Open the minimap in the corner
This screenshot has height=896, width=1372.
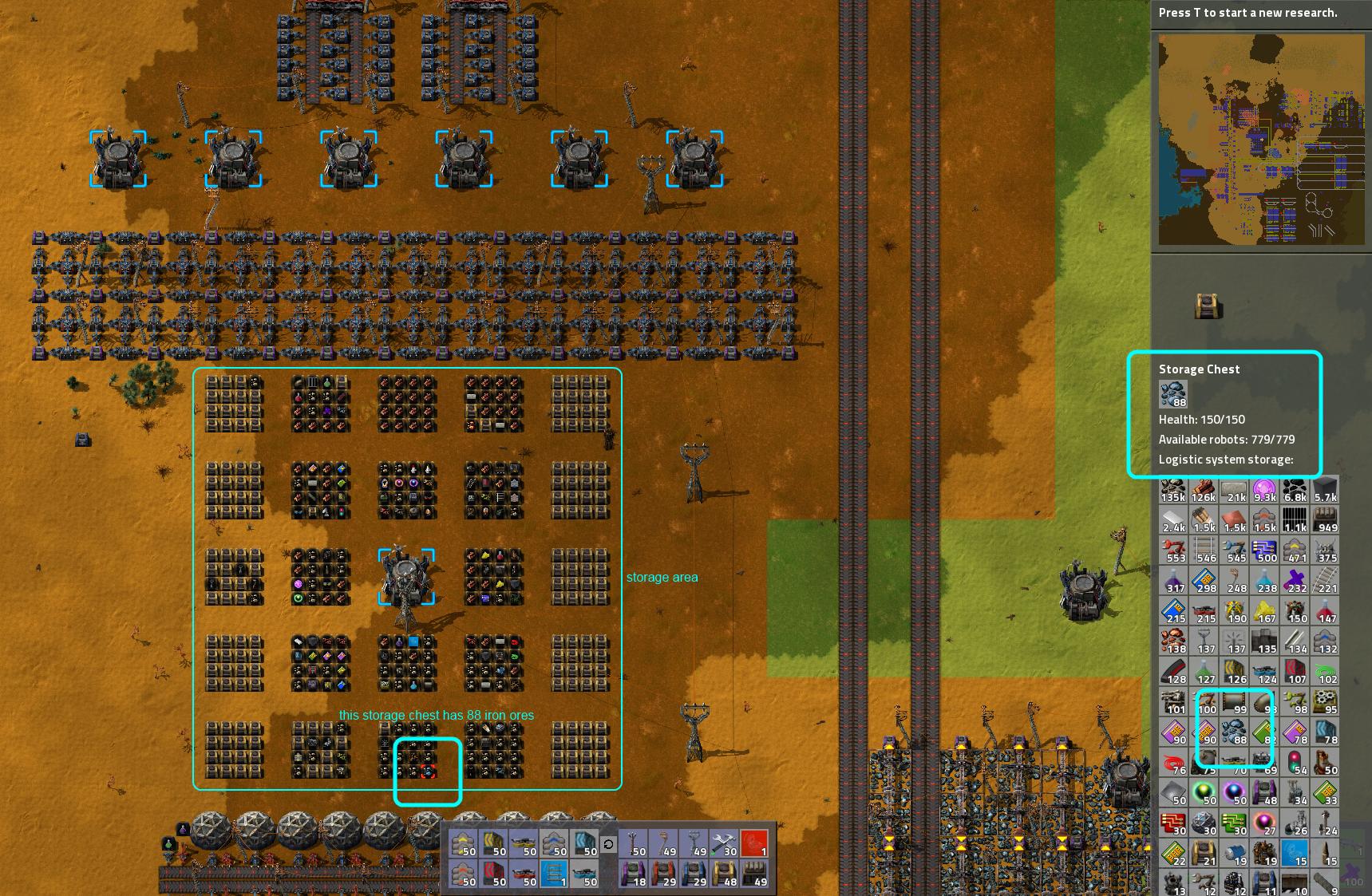tap(1261, 139)
